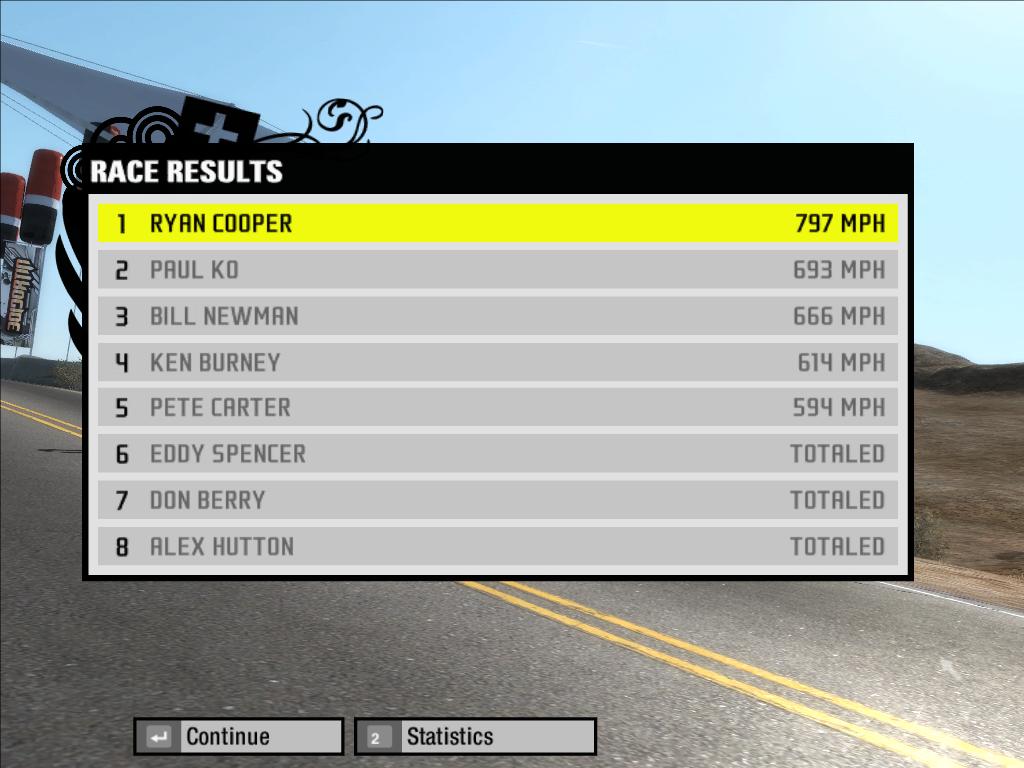Choose Don Berry's totaled row
Screen dimensions: 1024x768
coord(497,500)
